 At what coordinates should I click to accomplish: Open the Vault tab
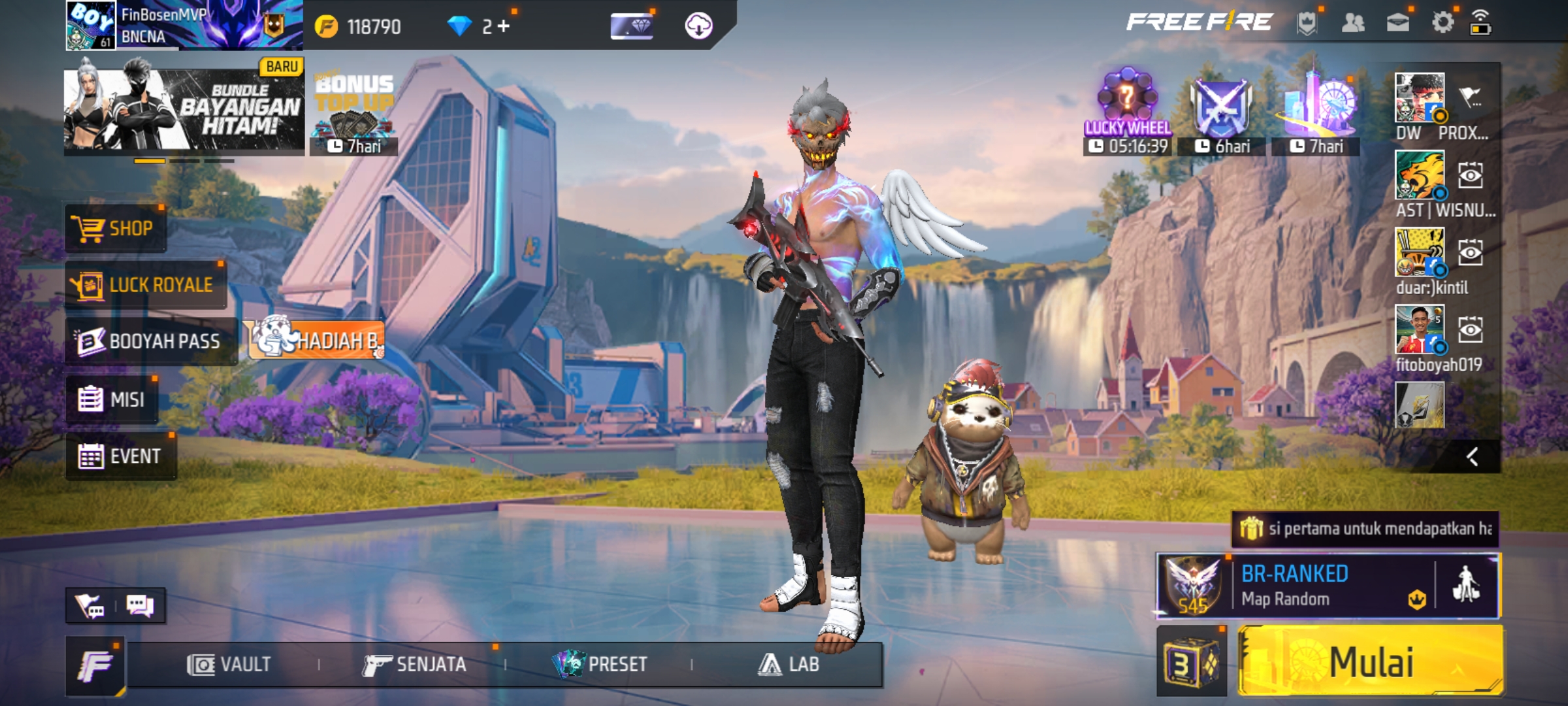[229, 665]
